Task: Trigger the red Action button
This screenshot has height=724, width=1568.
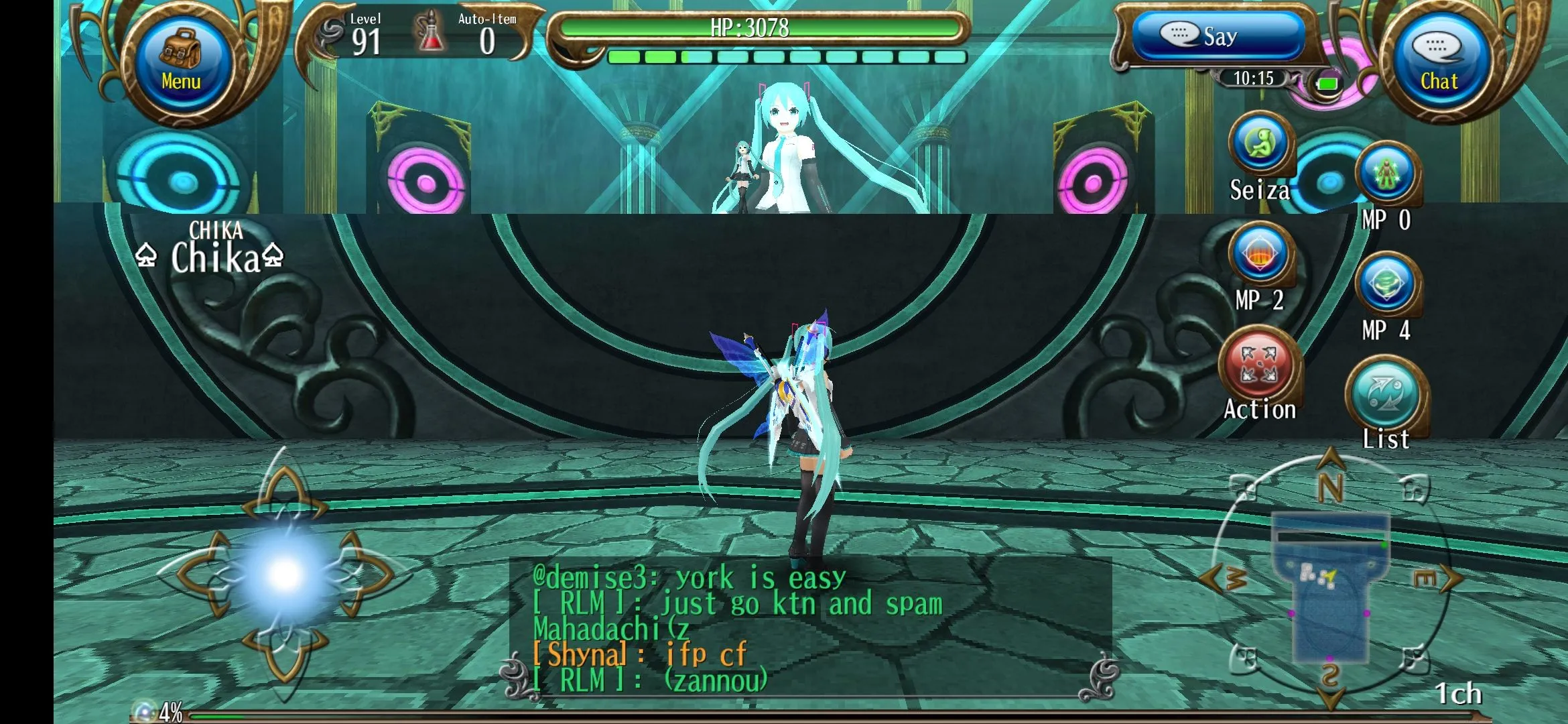Action: pyautogui.click(x=1260, y=366)
